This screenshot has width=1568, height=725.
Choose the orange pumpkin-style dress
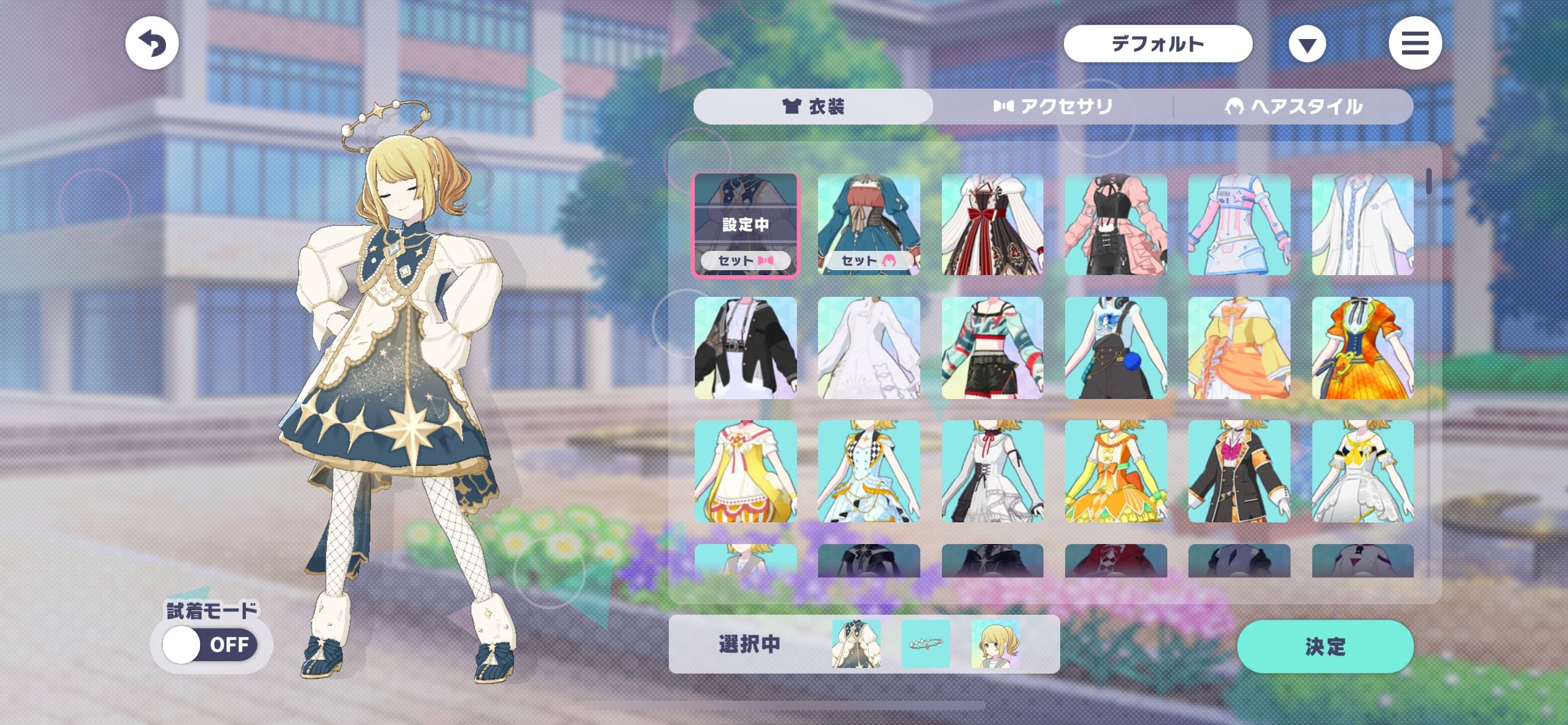pos(1362,348)
